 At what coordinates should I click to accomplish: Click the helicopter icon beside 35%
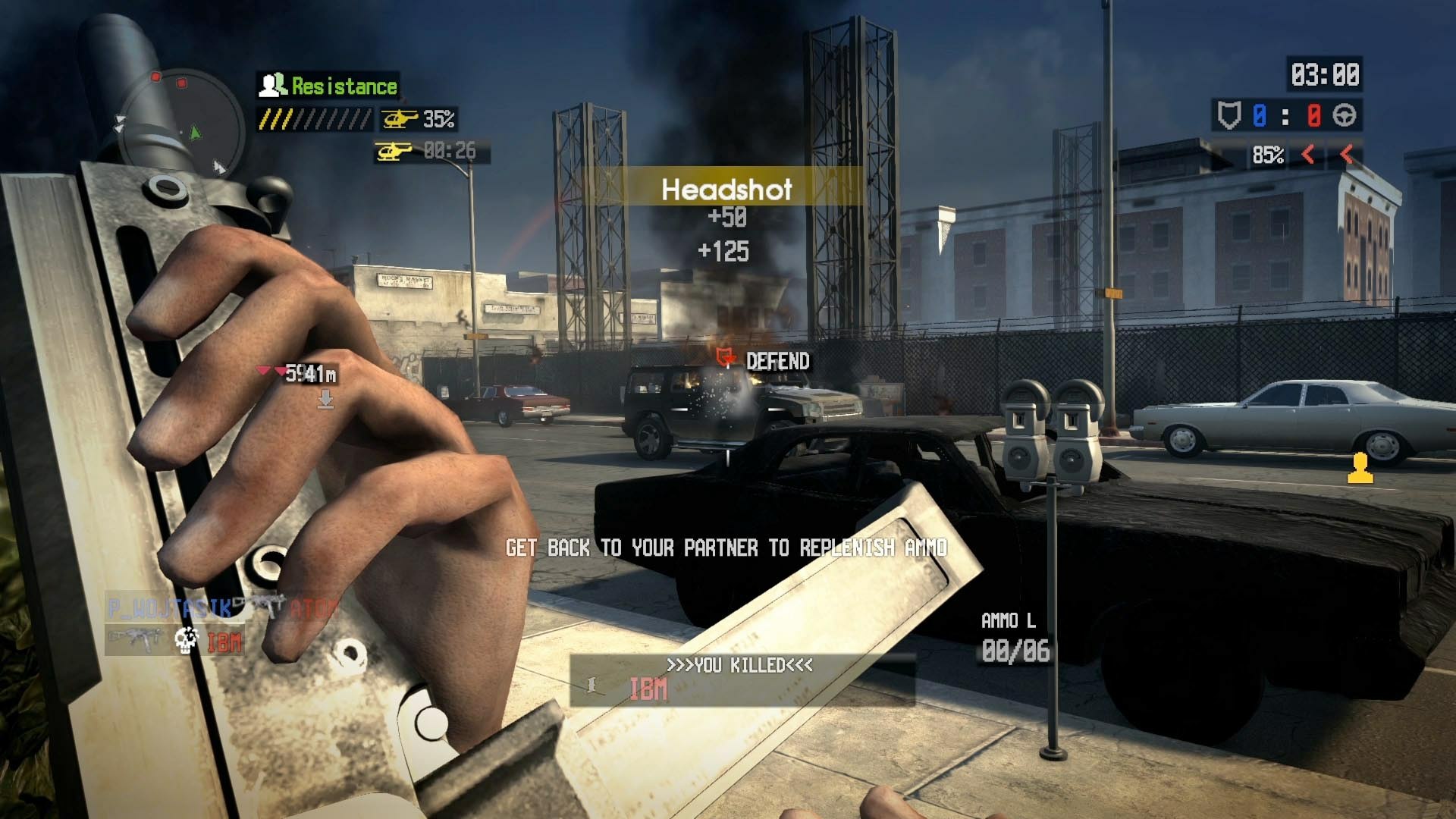pos(400,119)
